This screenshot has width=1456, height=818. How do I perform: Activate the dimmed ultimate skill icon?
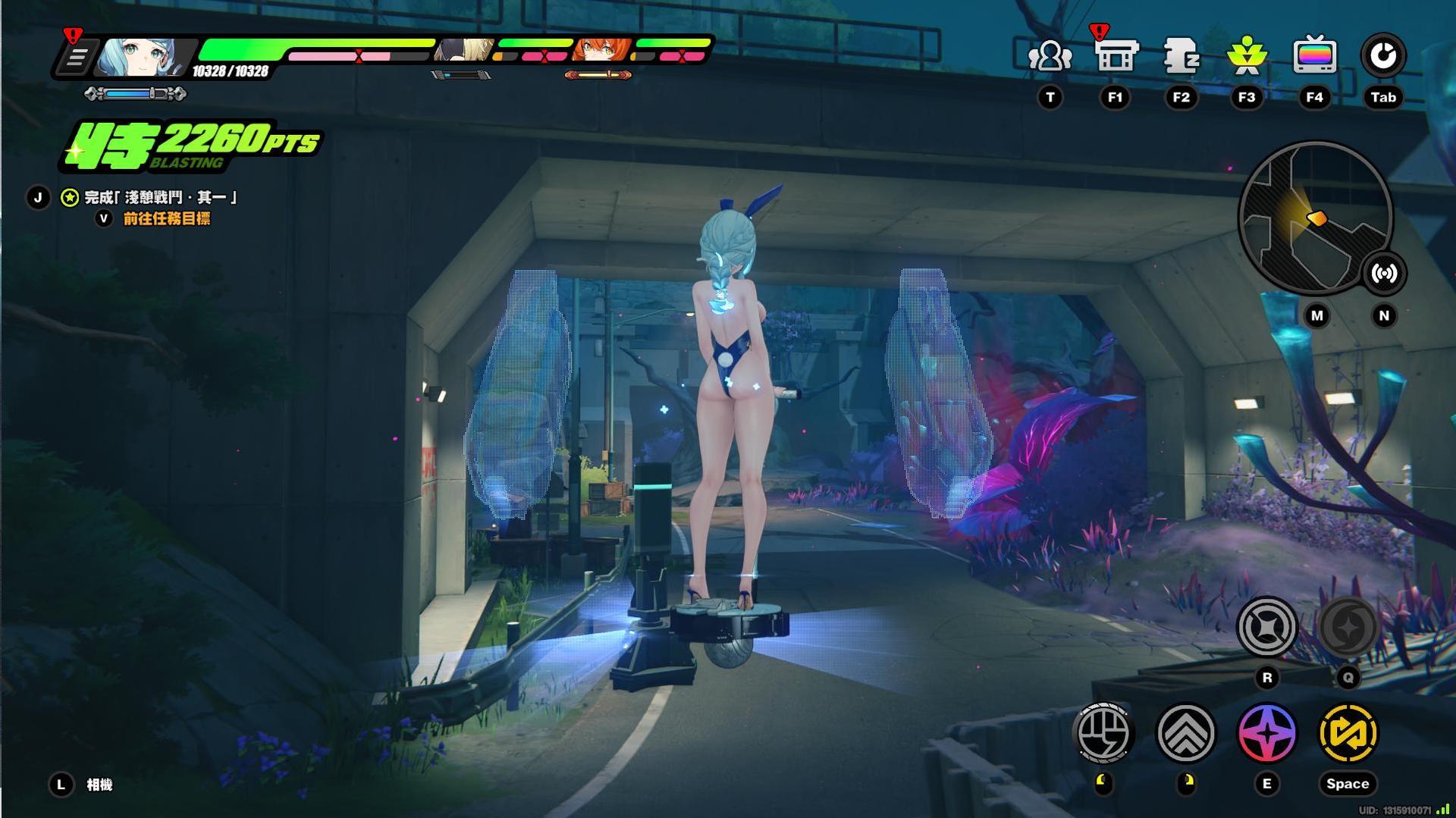pyautogui.click(x=1348, y=628)
